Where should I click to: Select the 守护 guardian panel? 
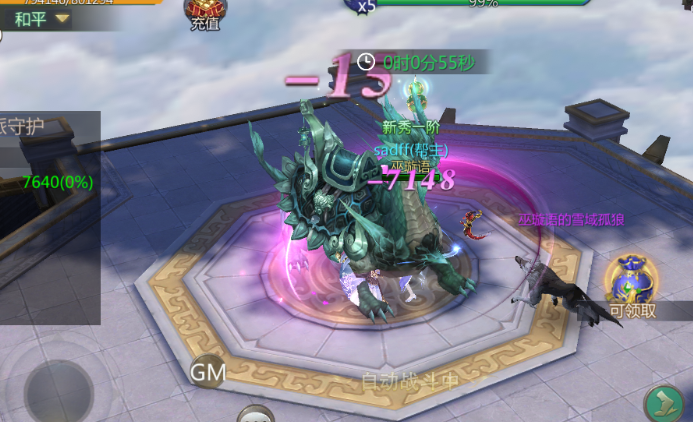pyautogui.click(x=40, y=130)
